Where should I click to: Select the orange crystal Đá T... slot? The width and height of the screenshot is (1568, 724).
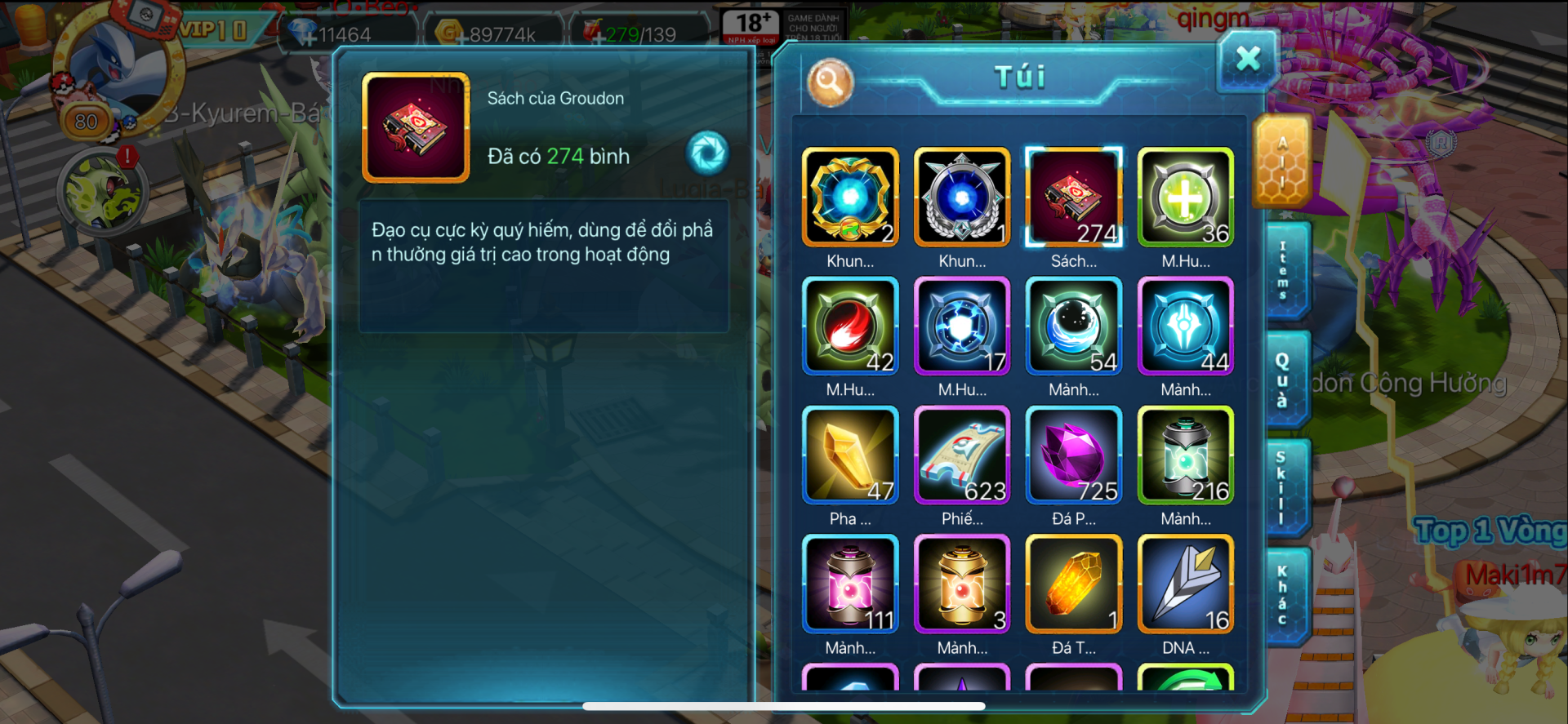(x=1074, y=584)
